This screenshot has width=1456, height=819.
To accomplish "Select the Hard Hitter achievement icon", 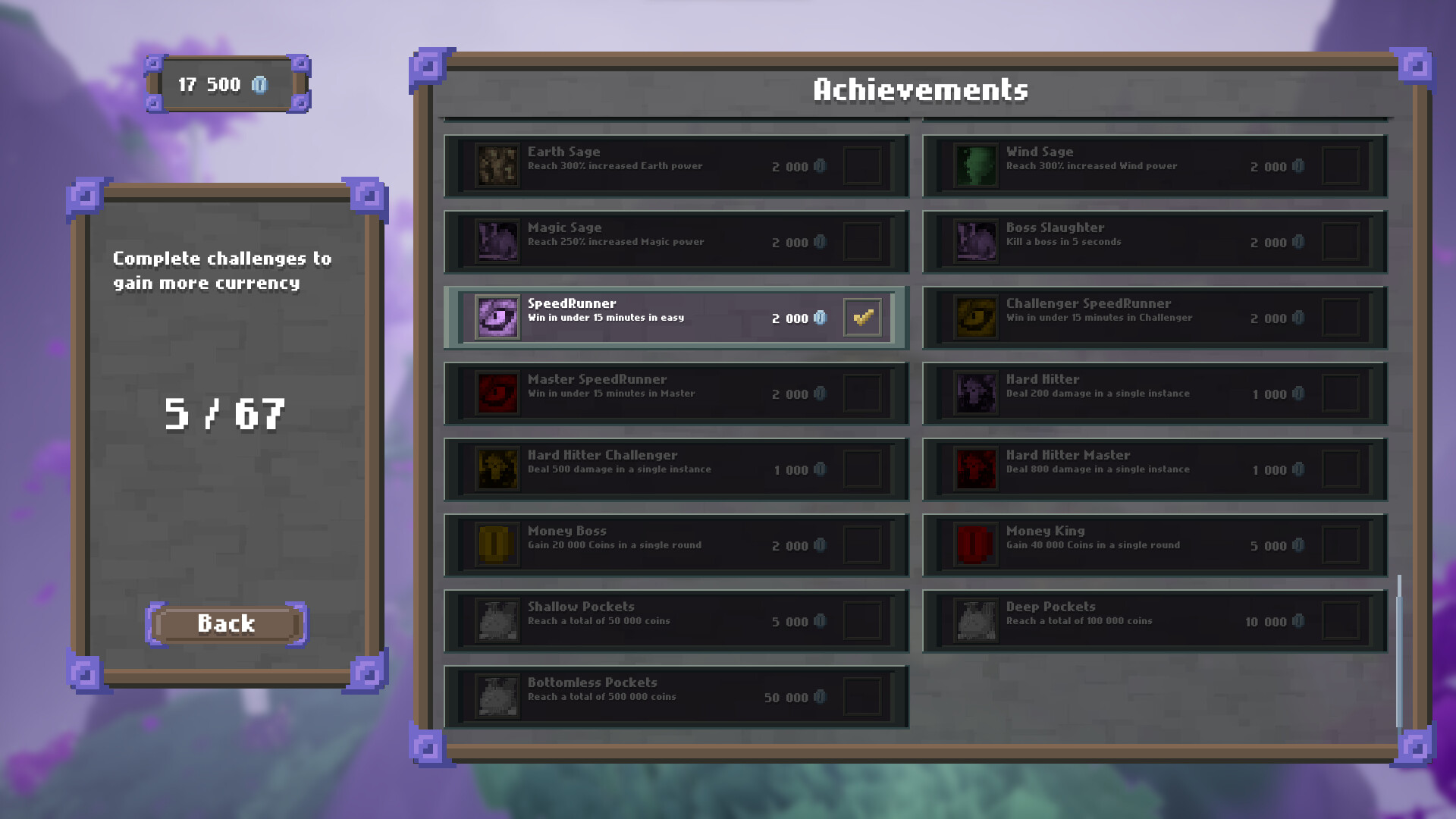I will 976,393.
